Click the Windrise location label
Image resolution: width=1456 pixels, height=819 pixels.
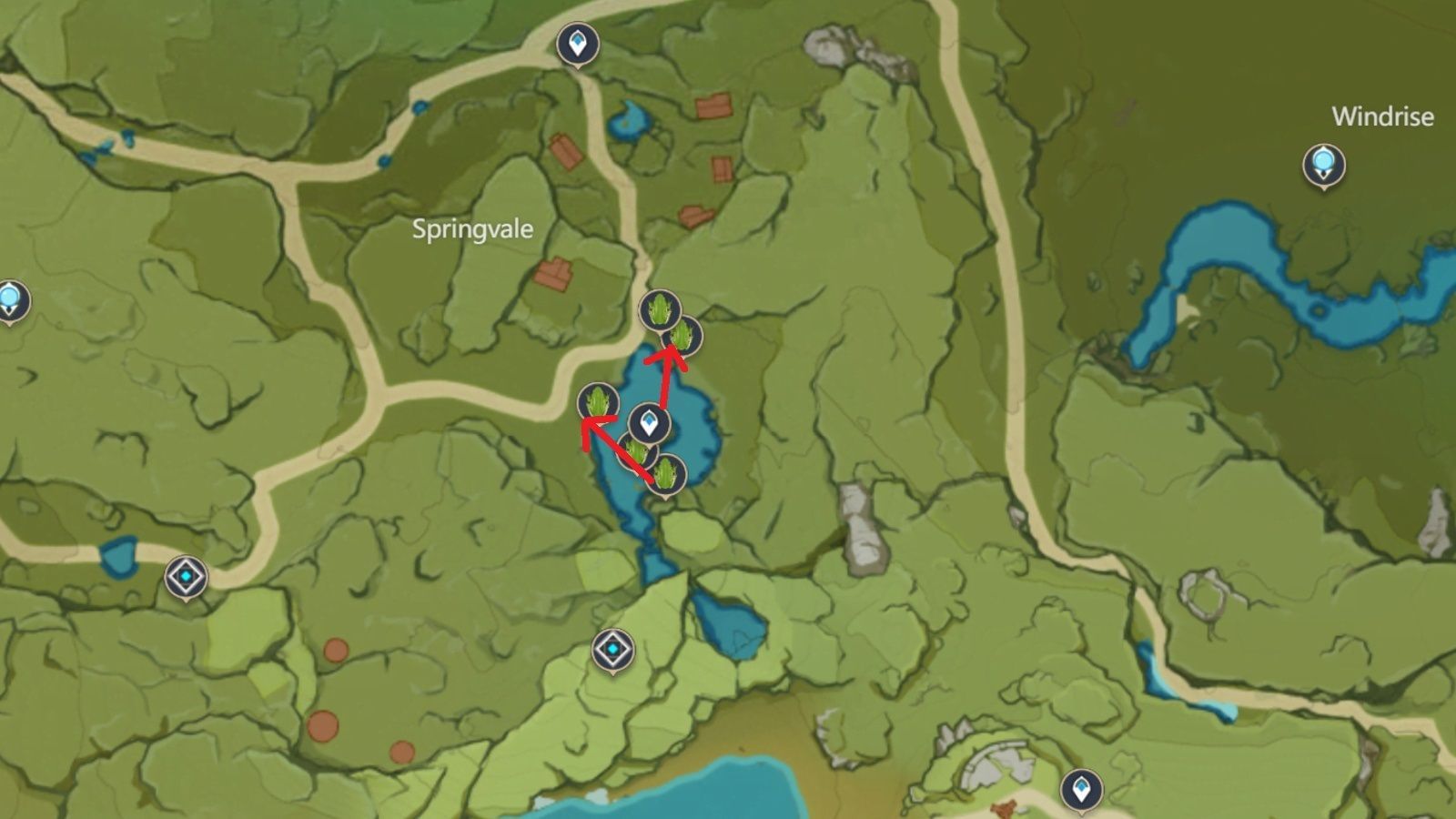coord(1382,116)
